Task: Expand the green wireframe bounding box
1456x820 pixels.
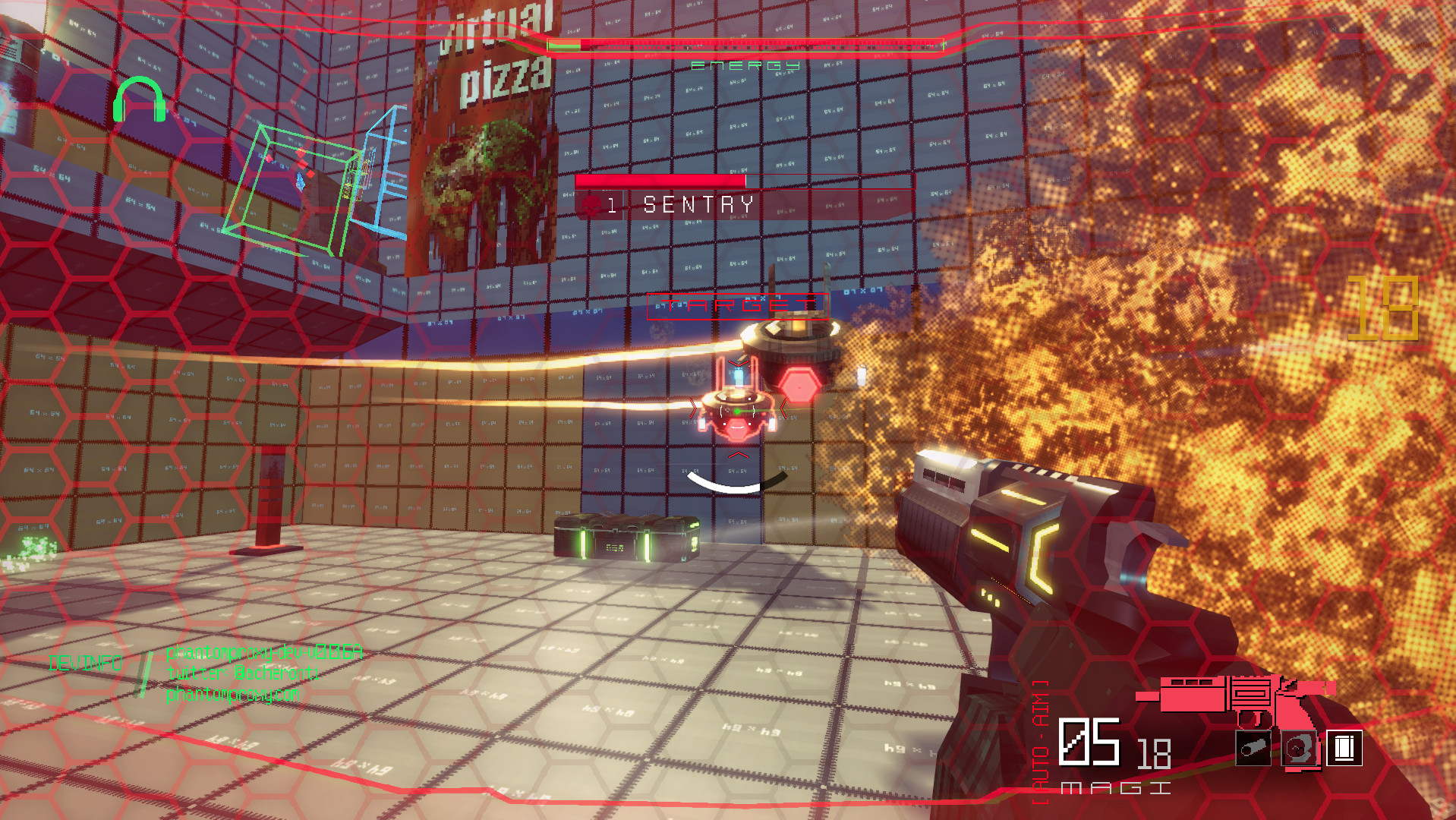Action: tap(292, 182)
